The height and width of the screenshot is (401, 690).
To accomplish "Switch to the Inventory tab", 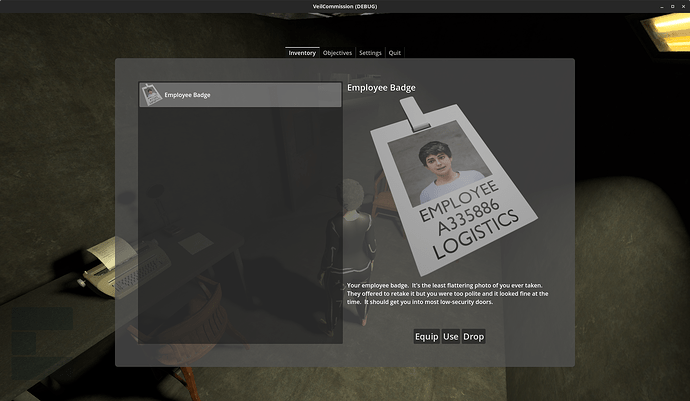I will pyautogui.click(x=302, y=53).
